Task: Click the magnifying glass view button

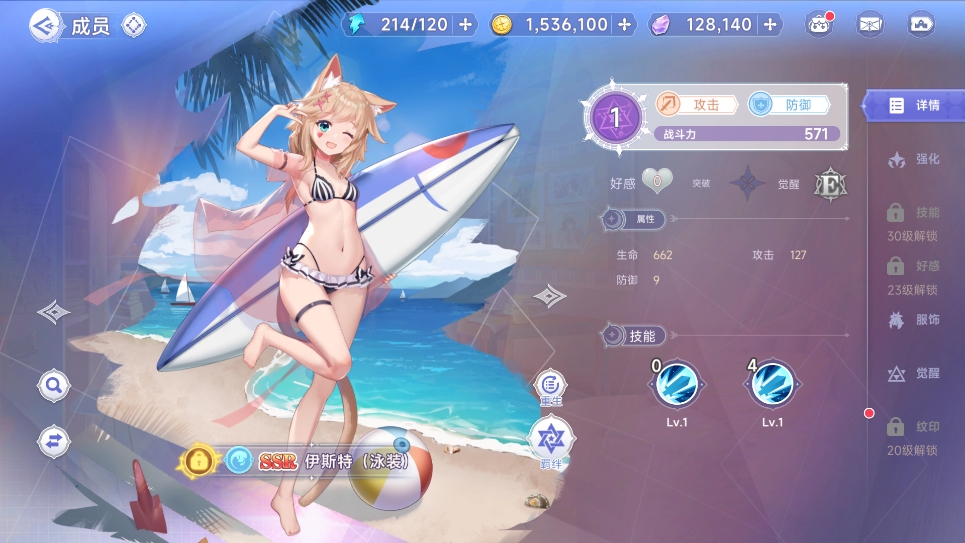Action: coord(54,384)
